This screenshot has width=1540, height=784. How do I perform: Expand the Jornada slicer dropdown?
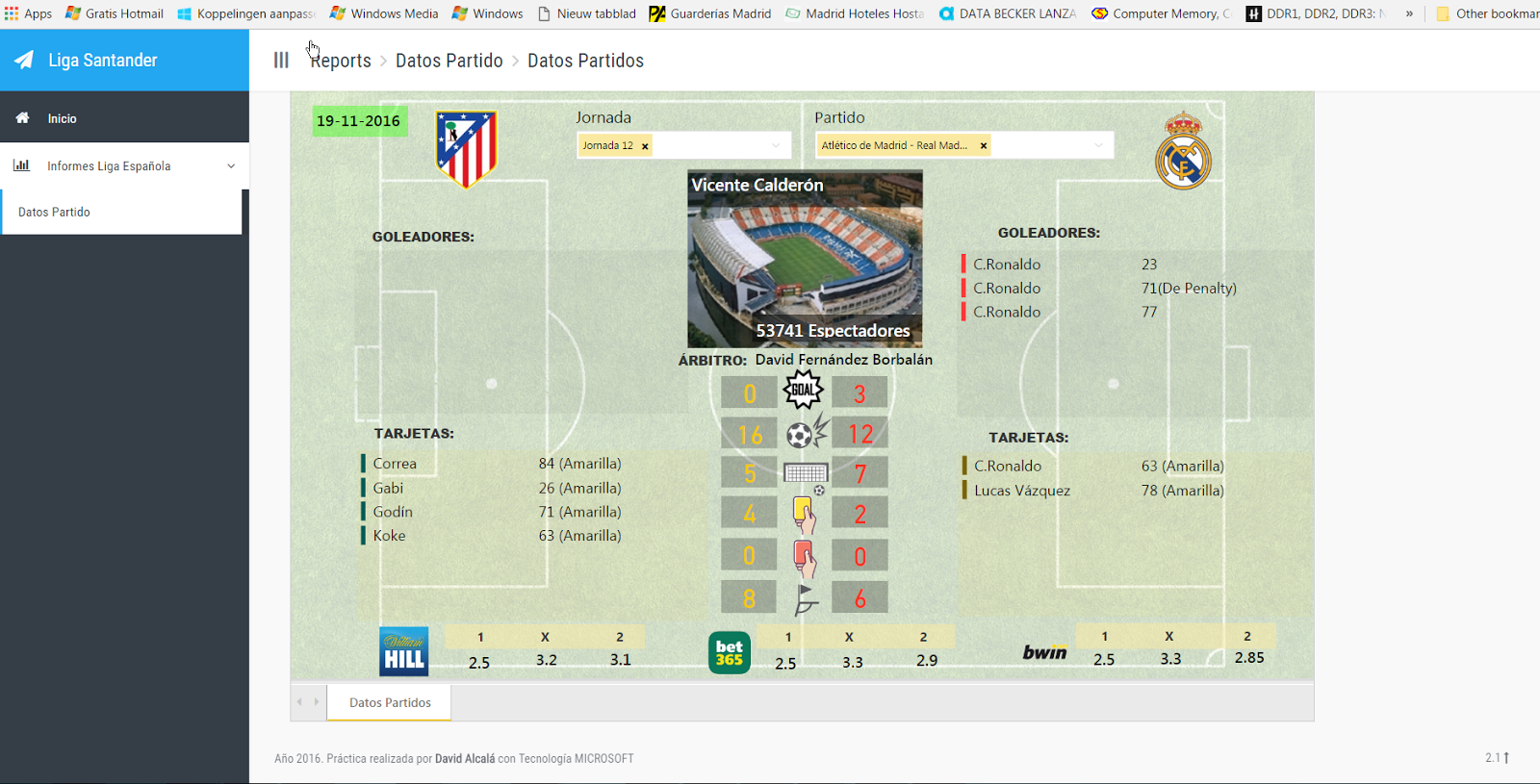click(x=776, y=145)
